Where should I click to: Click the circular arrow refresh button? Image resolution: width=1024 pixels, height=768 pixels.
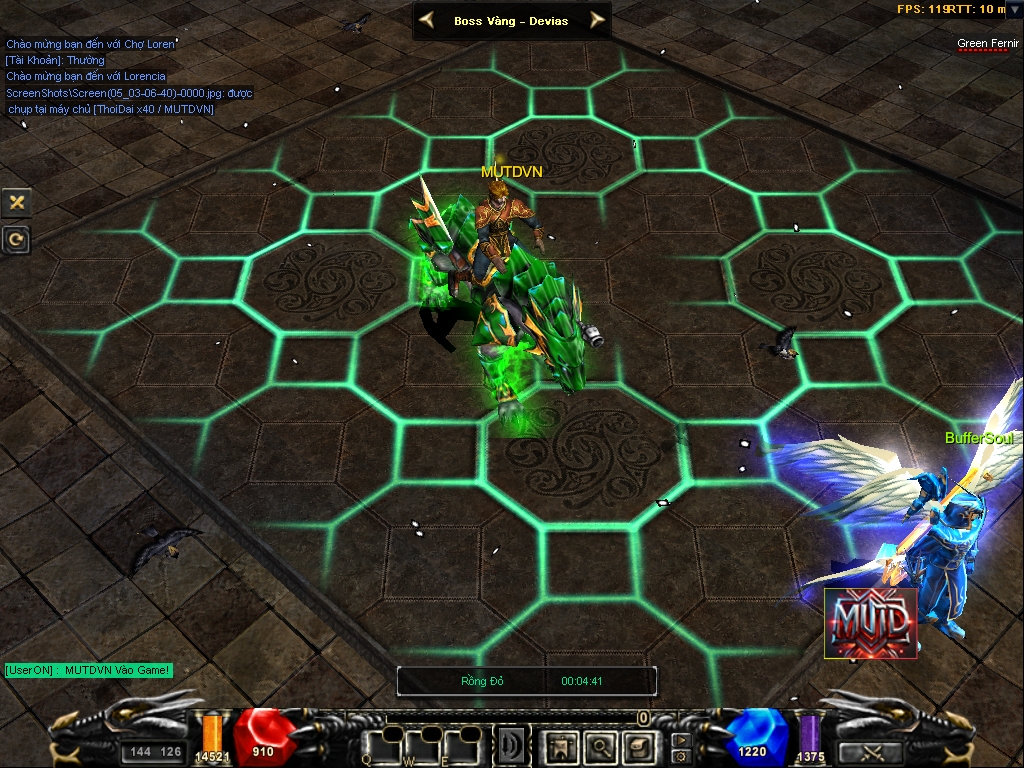click(17, 239)
